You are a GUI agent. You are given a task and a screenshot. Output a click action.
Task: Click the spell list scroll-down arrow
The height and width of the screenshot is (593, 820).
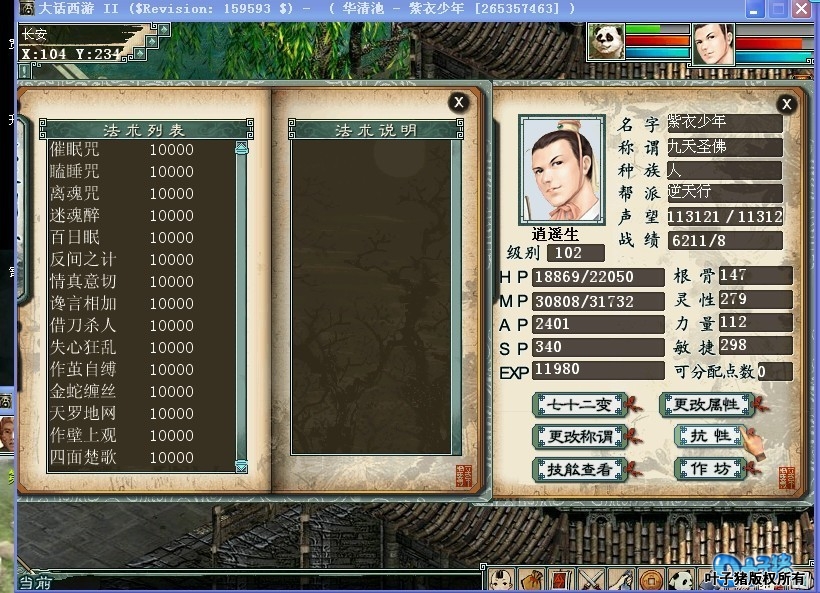[x=241, y=466]
